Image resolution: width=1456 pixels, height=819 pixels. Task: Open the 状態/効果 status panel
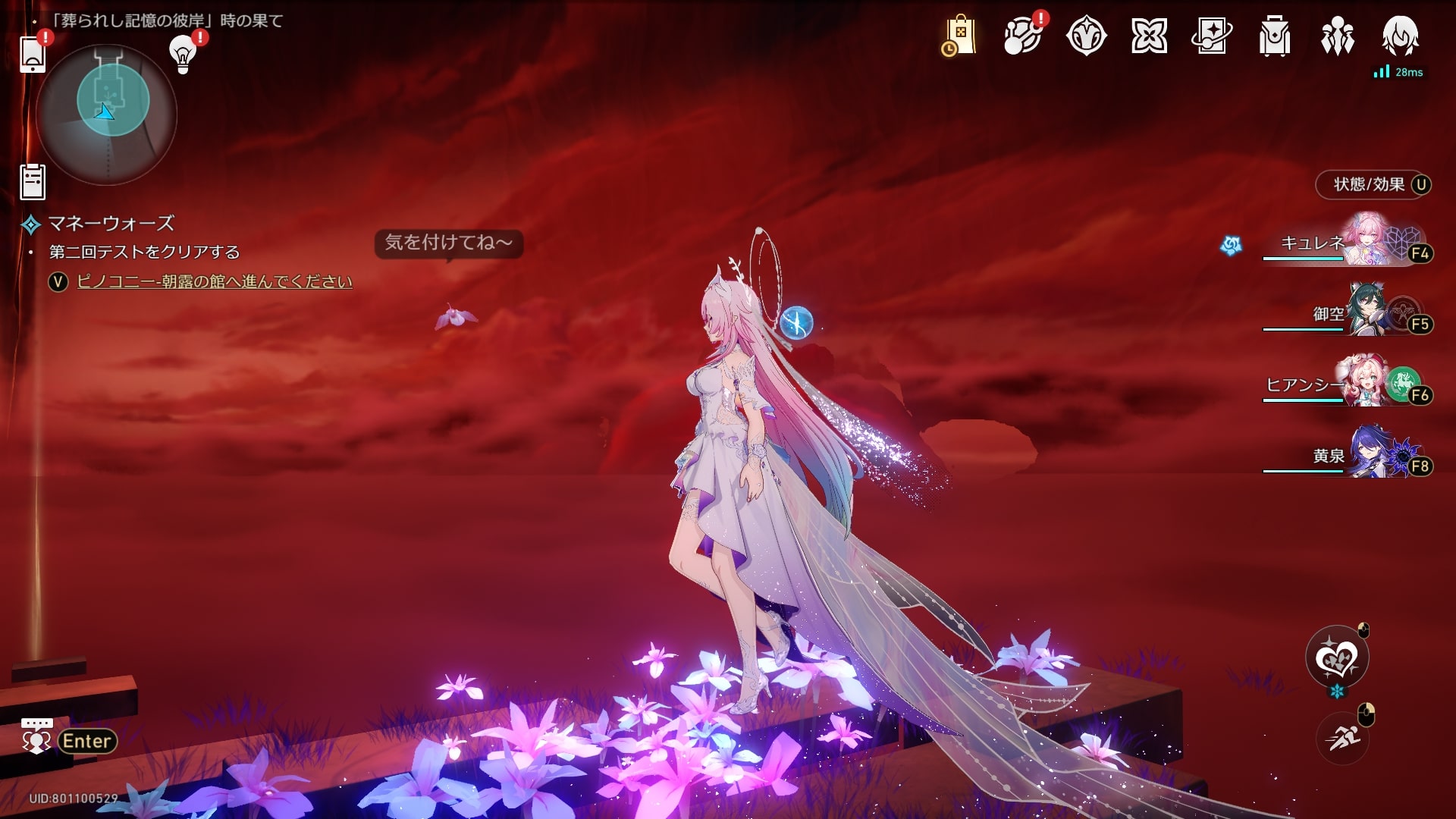point(1373,184)
